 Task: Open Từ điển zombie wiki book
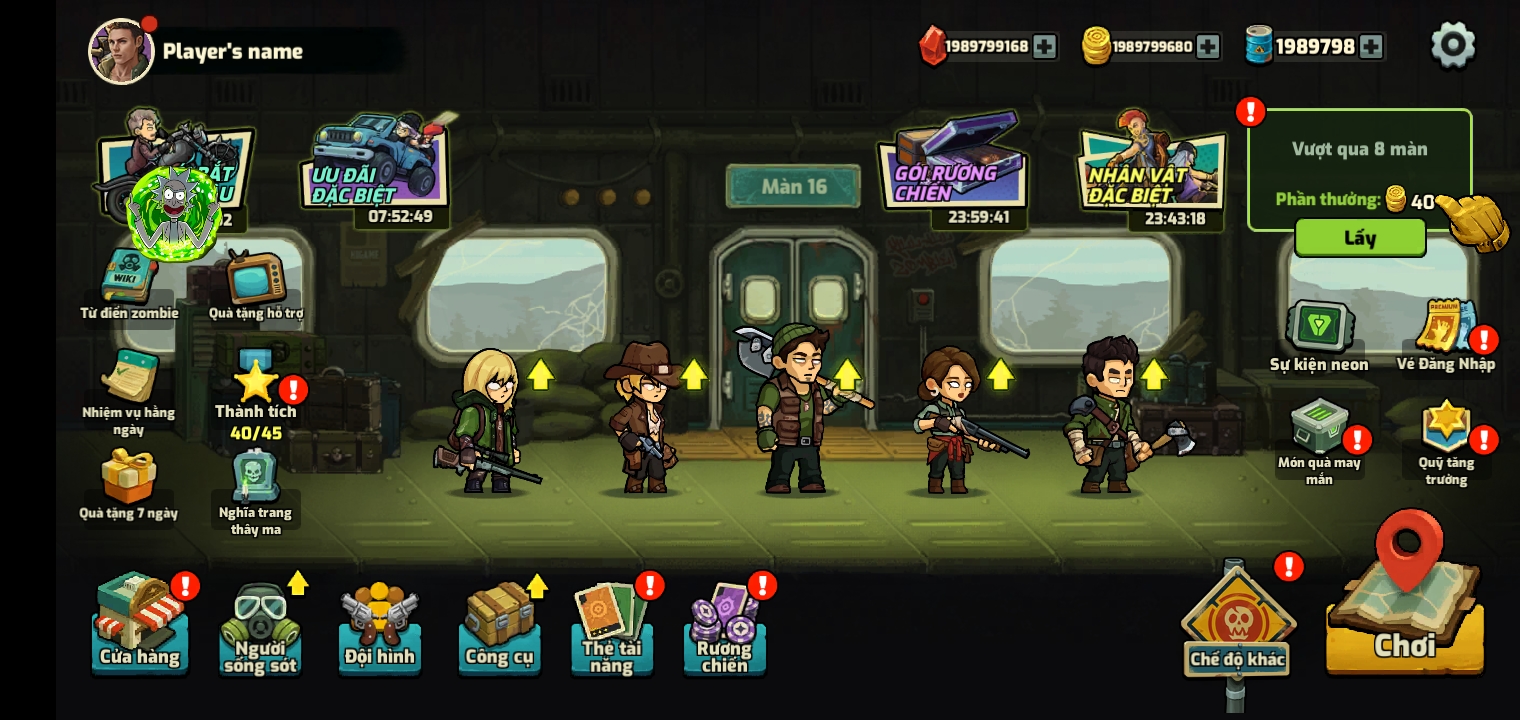(130, 282)
